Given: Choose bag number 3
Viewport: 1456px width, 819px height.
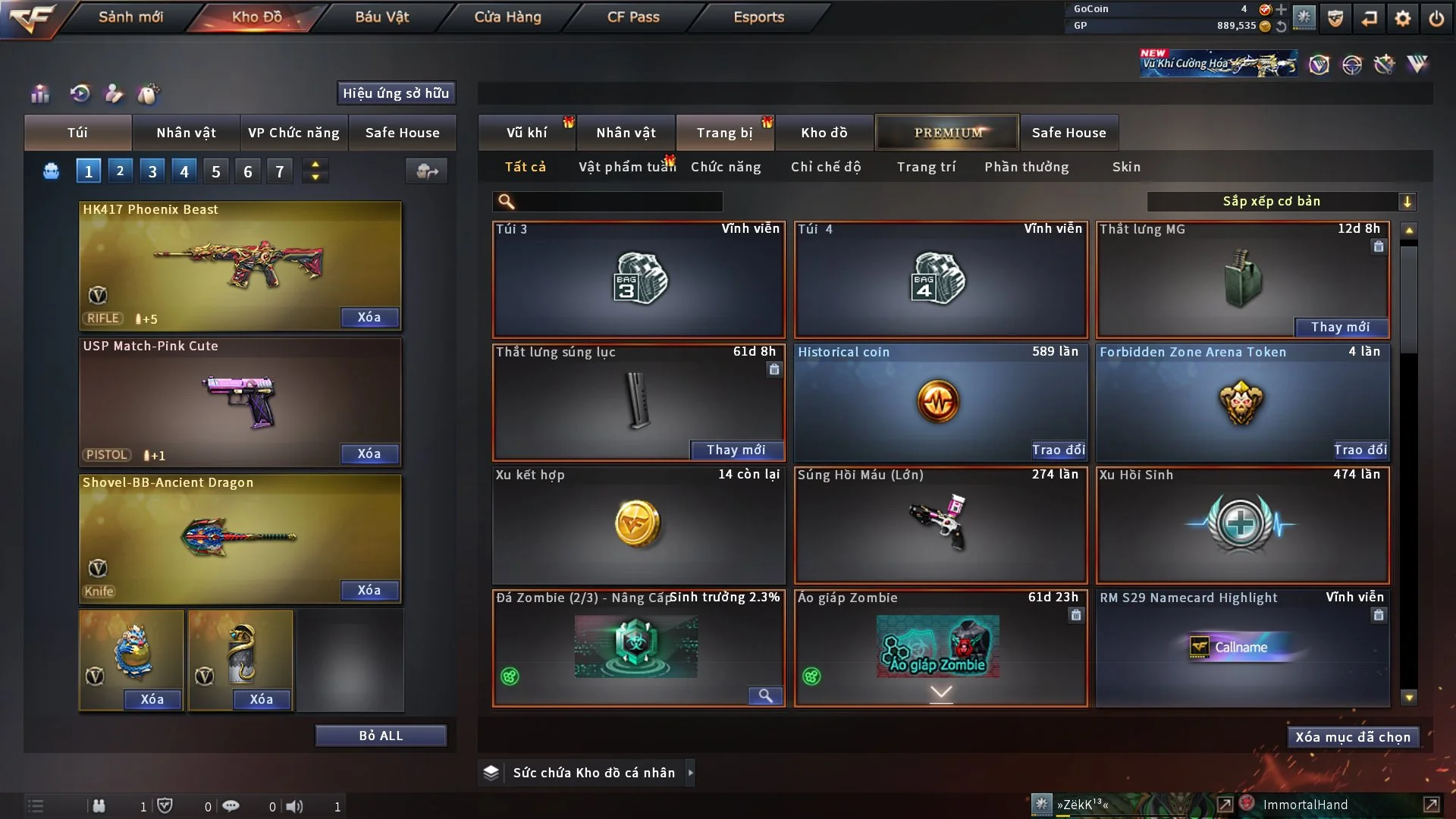Looking at the screenshot, I should pos(152,171).
